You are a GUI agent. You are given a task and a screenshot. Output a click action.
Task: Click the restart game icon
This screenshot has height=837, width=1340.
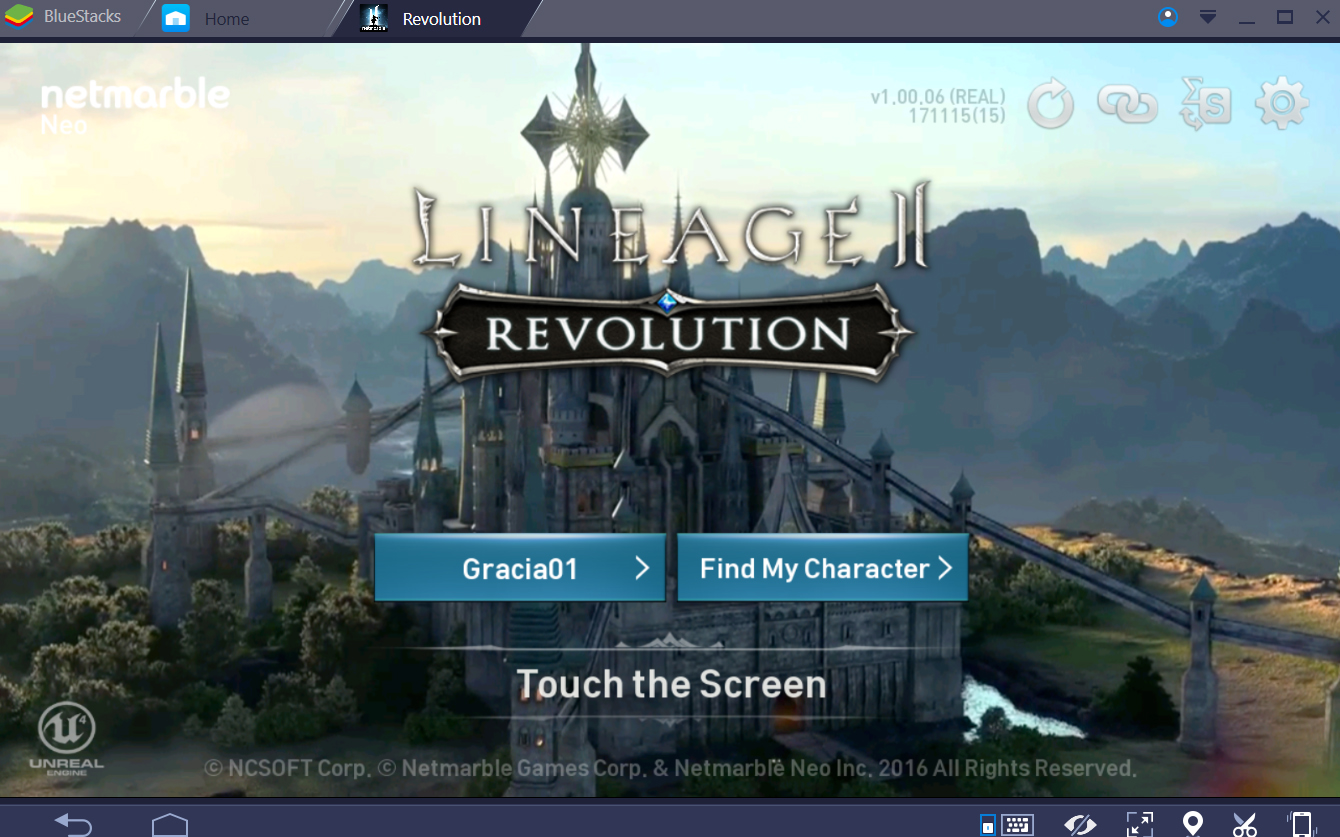[1050, 103]
